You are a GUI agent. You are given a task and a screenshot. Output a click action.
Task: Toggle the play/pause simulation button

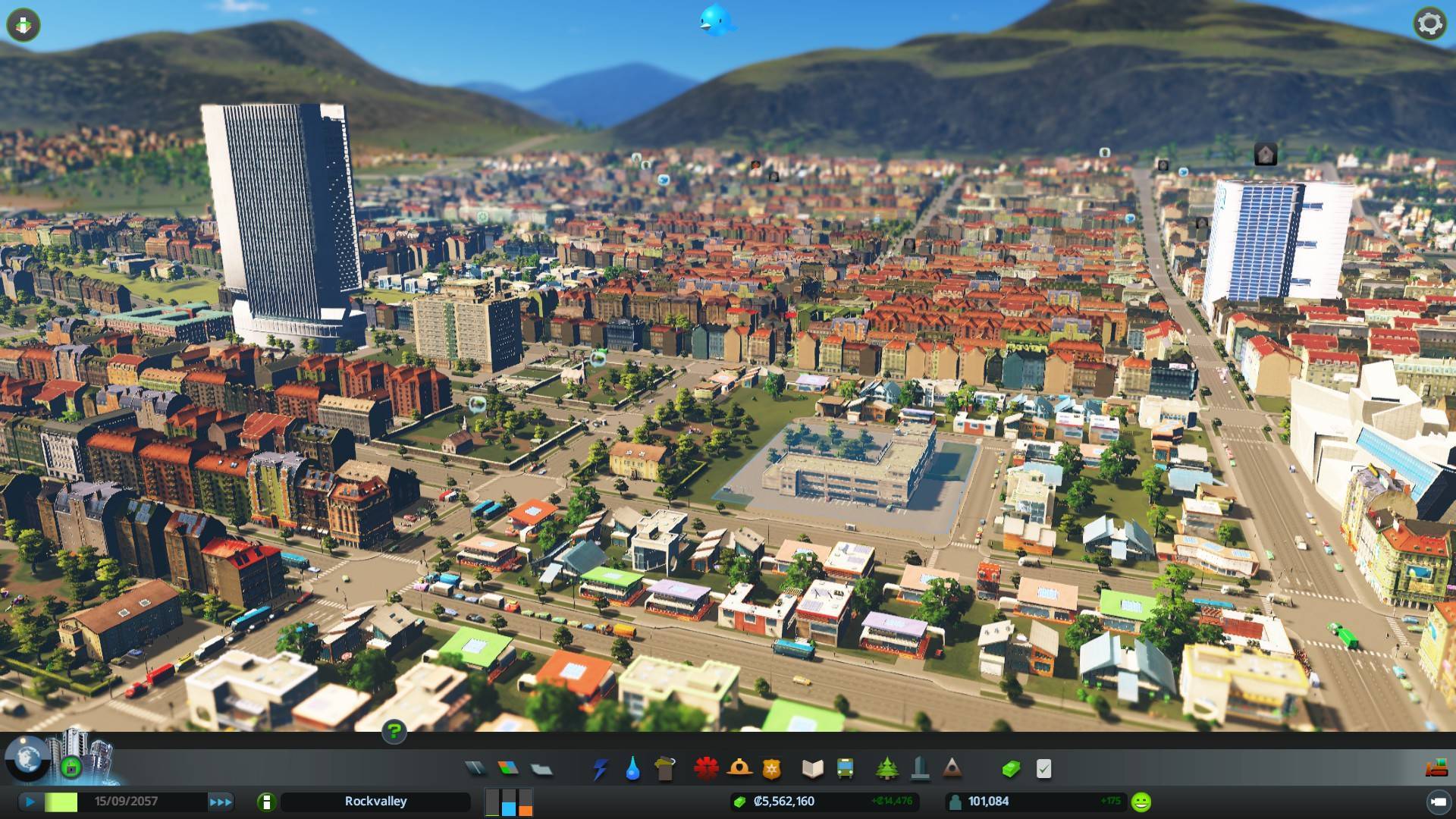[30, 802]
